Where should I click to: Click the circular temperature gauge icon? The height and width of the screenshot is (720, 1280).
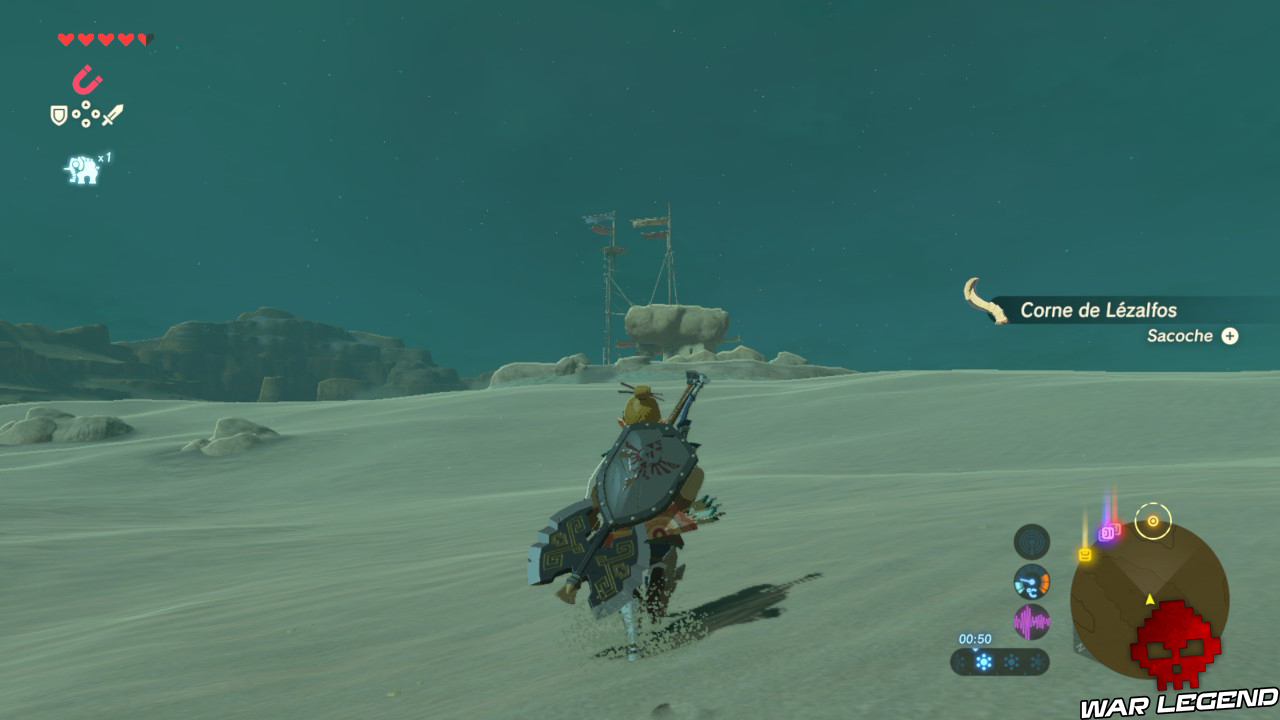point(1031,580)
